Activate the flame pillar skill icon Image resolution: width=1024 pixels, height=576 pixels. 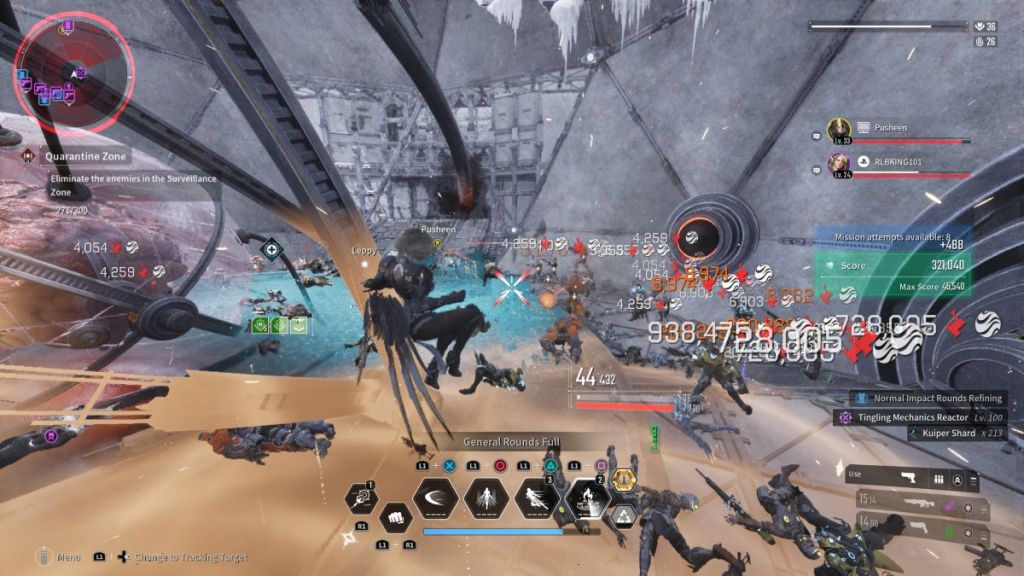pyautogui.click(x=587, y=498)
